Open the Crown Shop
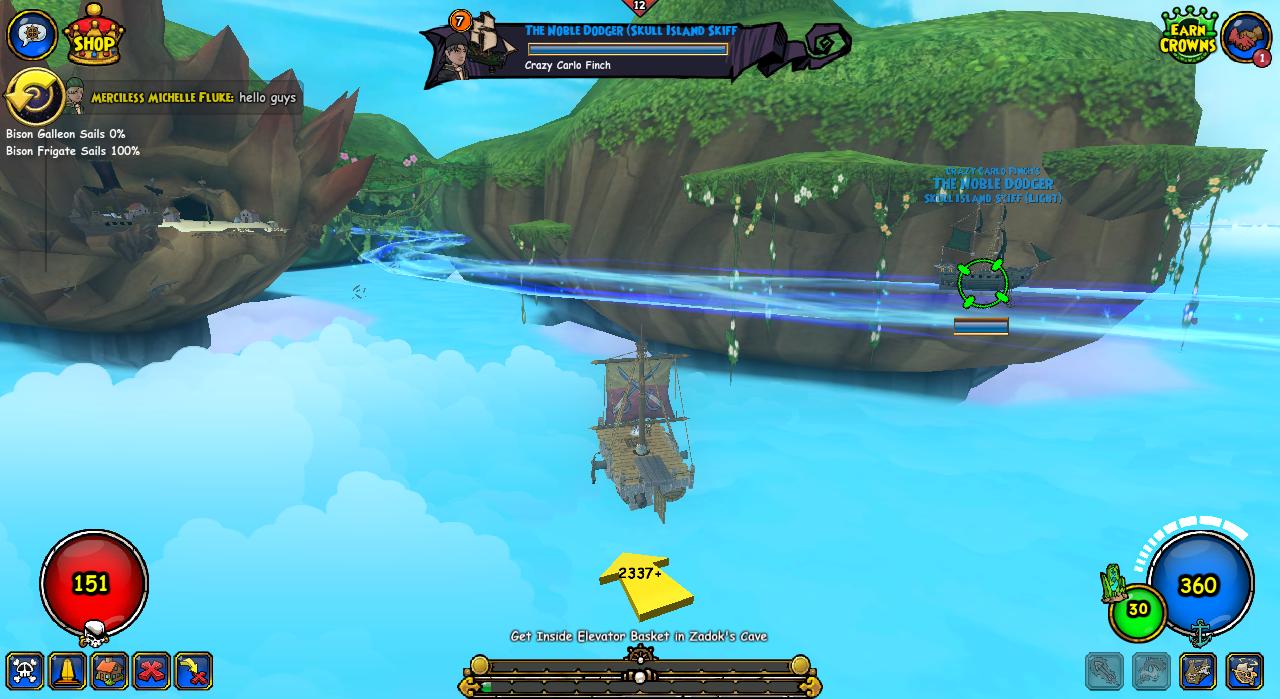 pyautogui.click(x=93, y=36)
